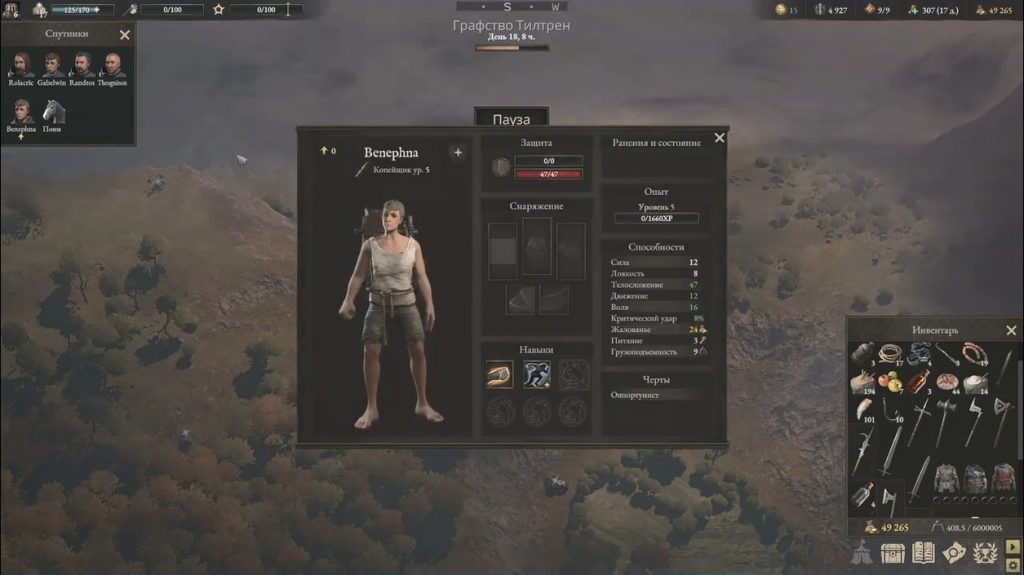Open the treasure chest menu
Screen dimensions: 1024x575
click(x=893, y=553)
